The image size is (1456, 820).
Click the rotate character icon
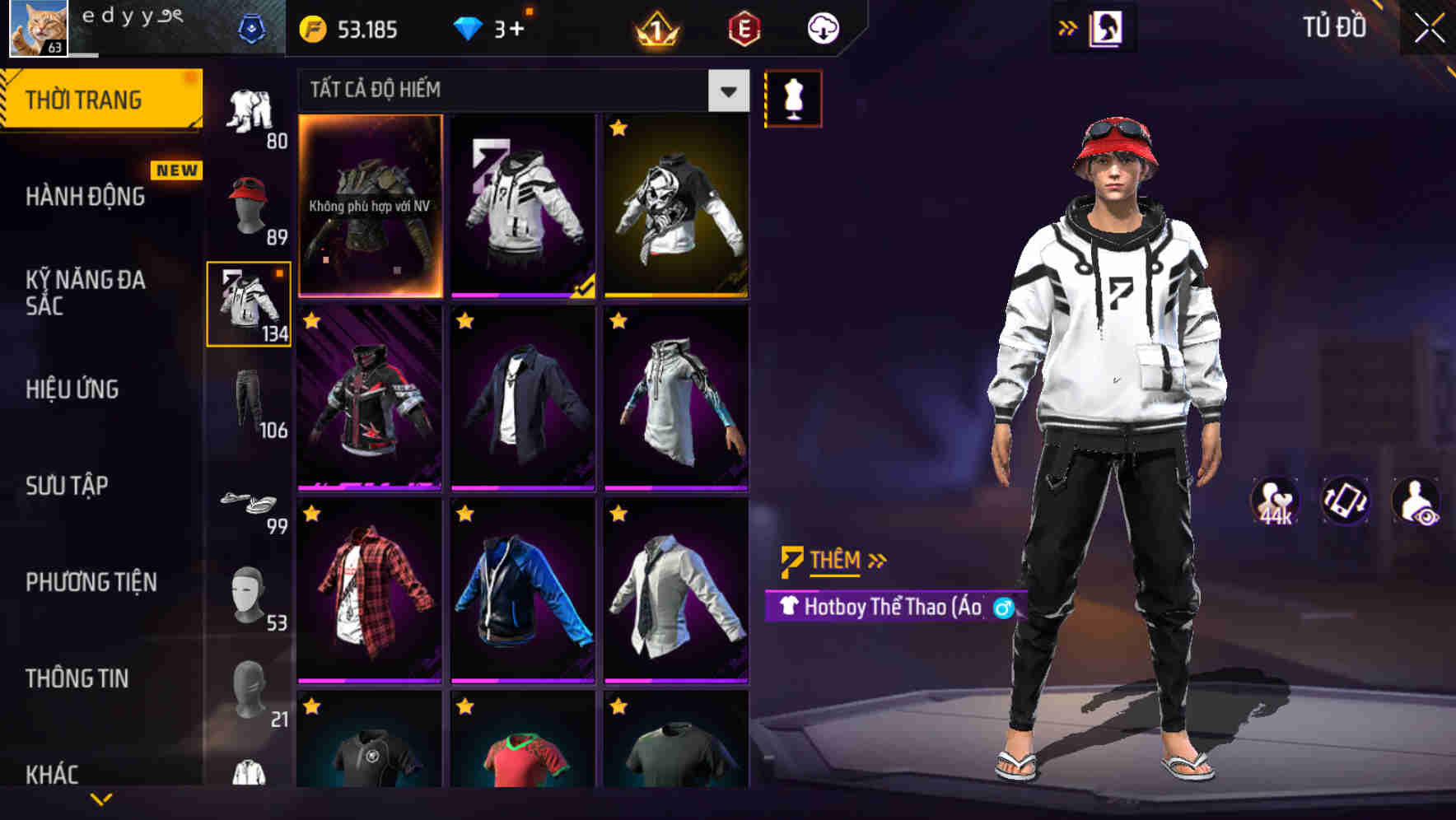coord(1346,502)
